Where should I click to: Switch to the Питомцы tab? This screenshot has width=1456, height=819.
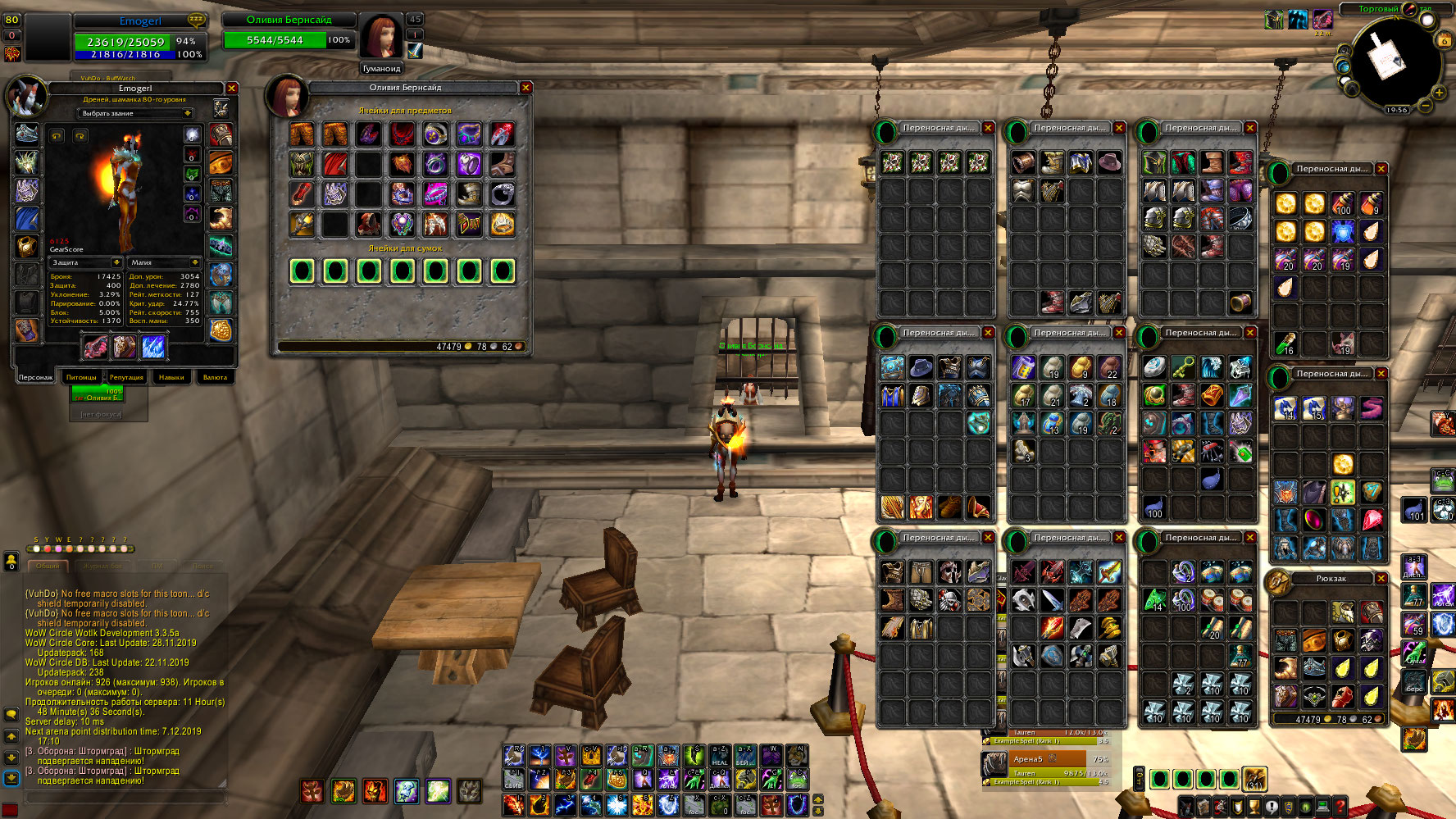pos(81,377)
